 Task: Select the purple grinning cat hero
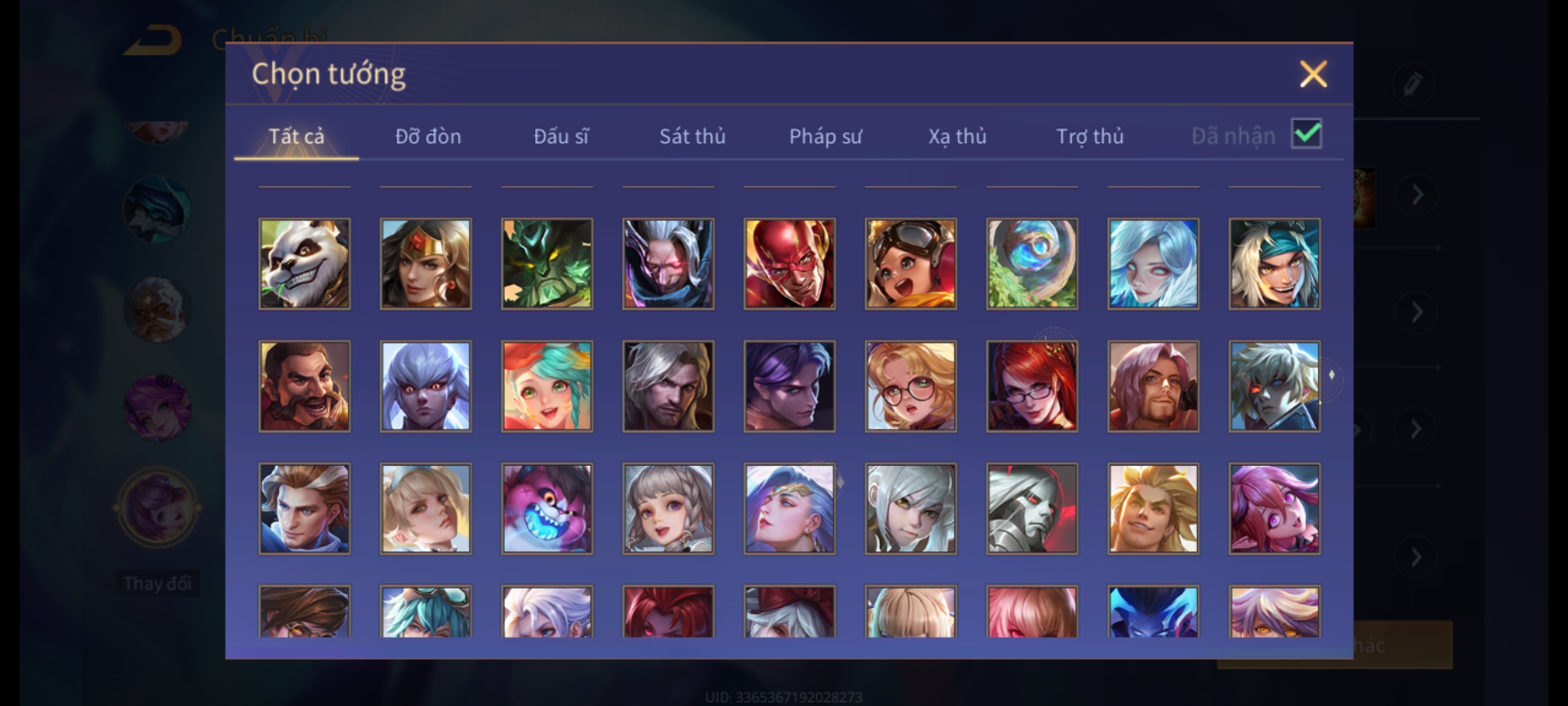pyautogui.click(x=547, y=509)
